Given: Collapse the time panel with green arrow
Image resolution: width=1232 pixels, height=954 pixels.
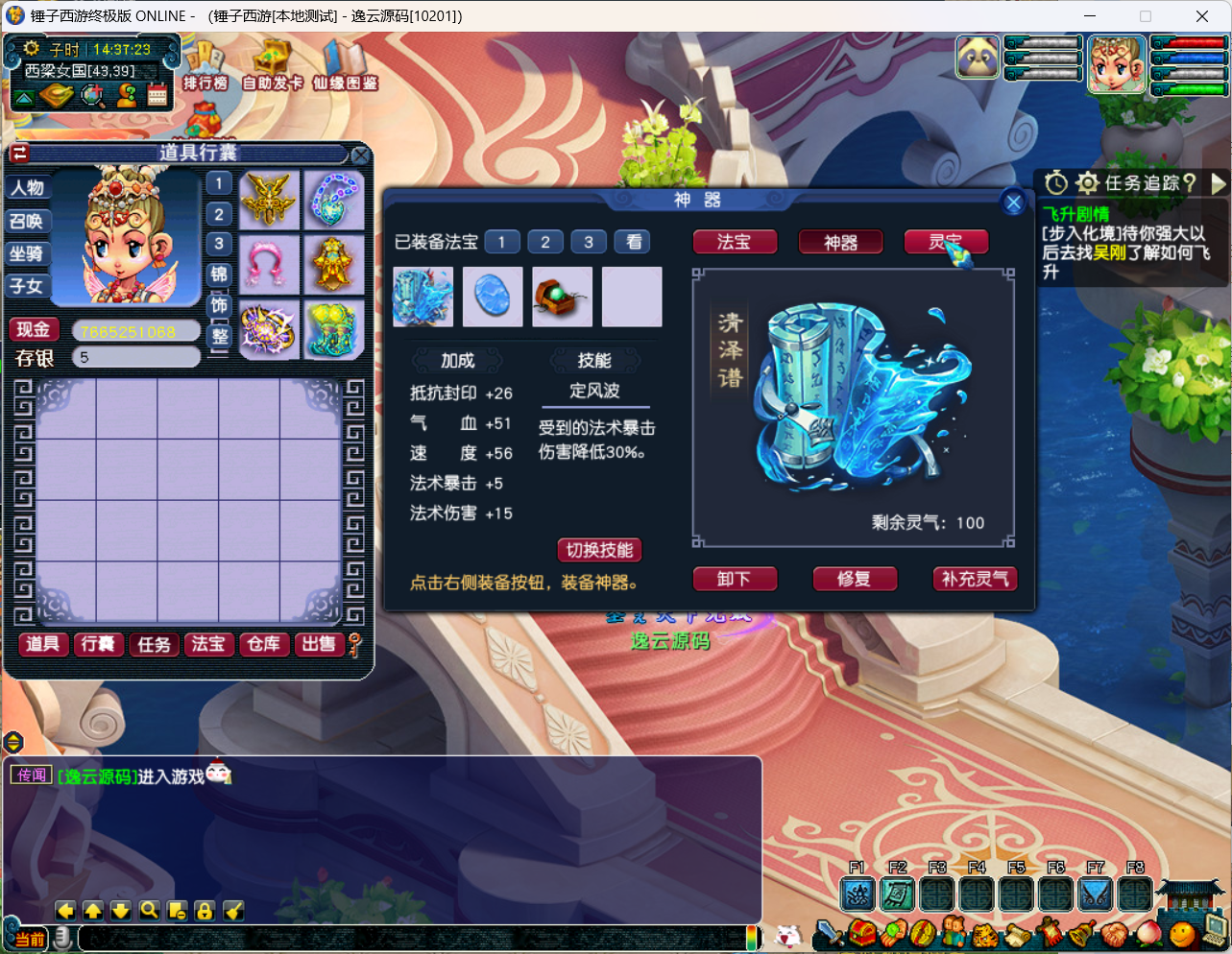Looking at the screenshot, I should 24,96.
